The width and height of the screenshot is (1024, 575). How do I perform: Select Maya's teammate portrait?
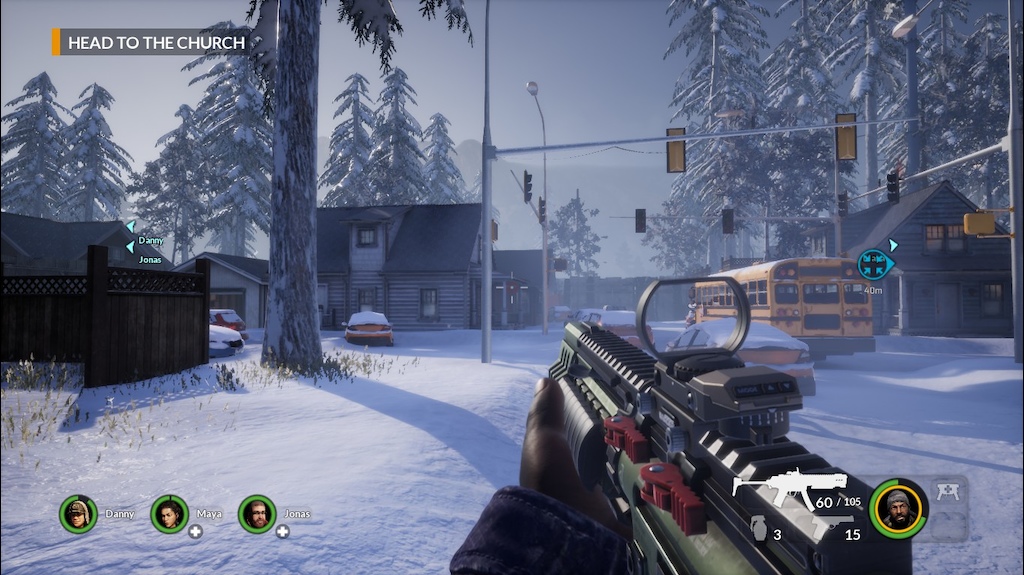tap(169, 514)
